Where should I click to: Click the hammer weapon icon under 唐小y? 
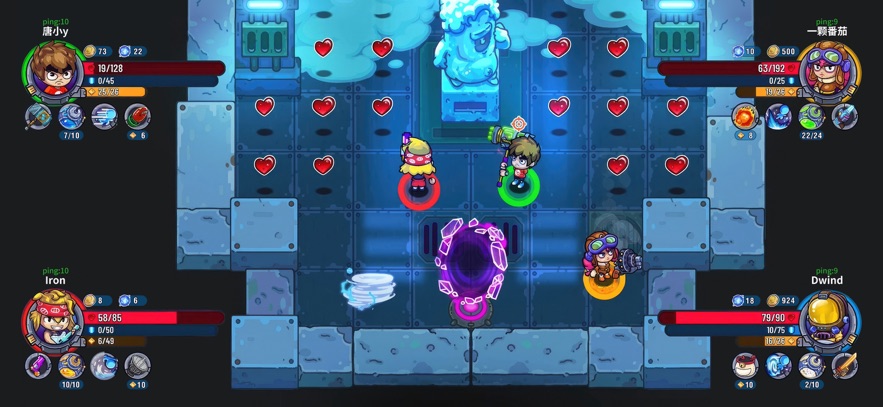tap(39, 117)
